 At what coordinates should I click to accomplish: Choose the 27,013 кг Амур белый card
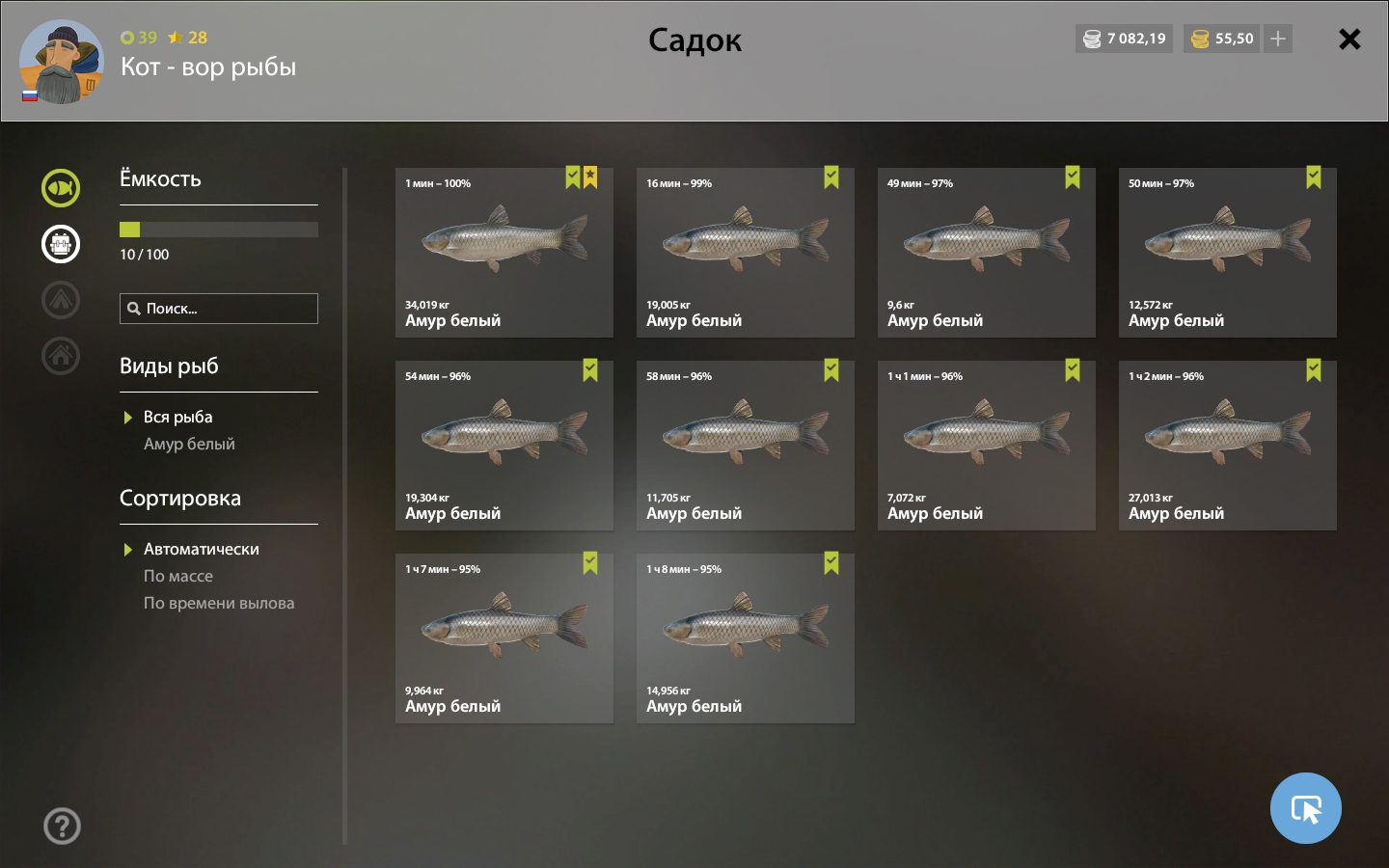click(1227, 446)
